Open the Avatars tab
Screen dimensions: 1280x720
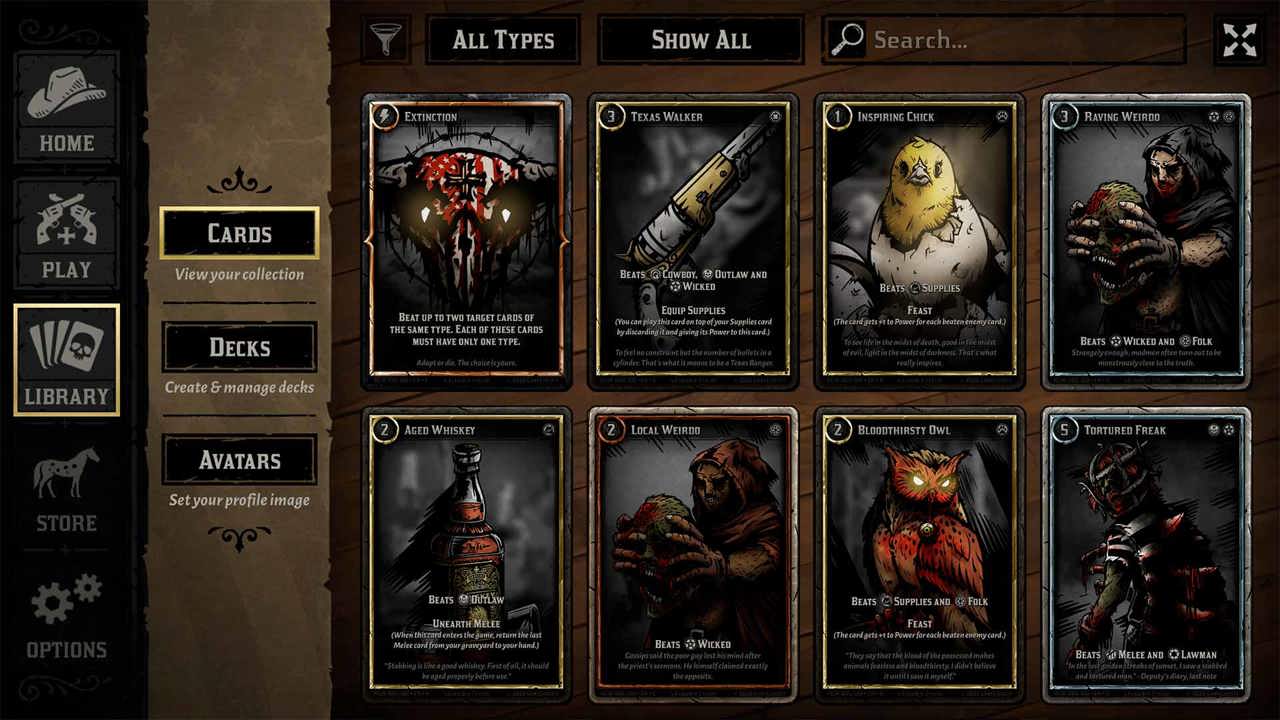239,460
